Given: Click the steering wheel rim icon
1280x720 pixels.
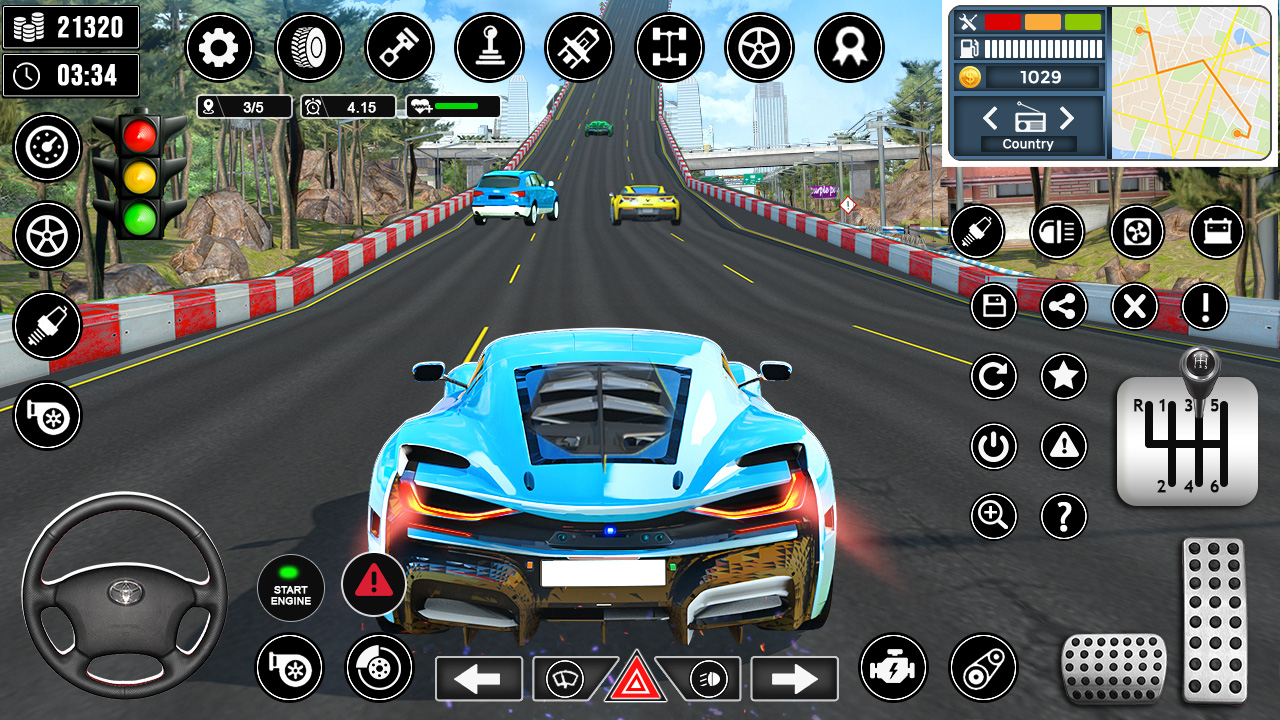Looking at the screenshot, I should tap(760, 47).
